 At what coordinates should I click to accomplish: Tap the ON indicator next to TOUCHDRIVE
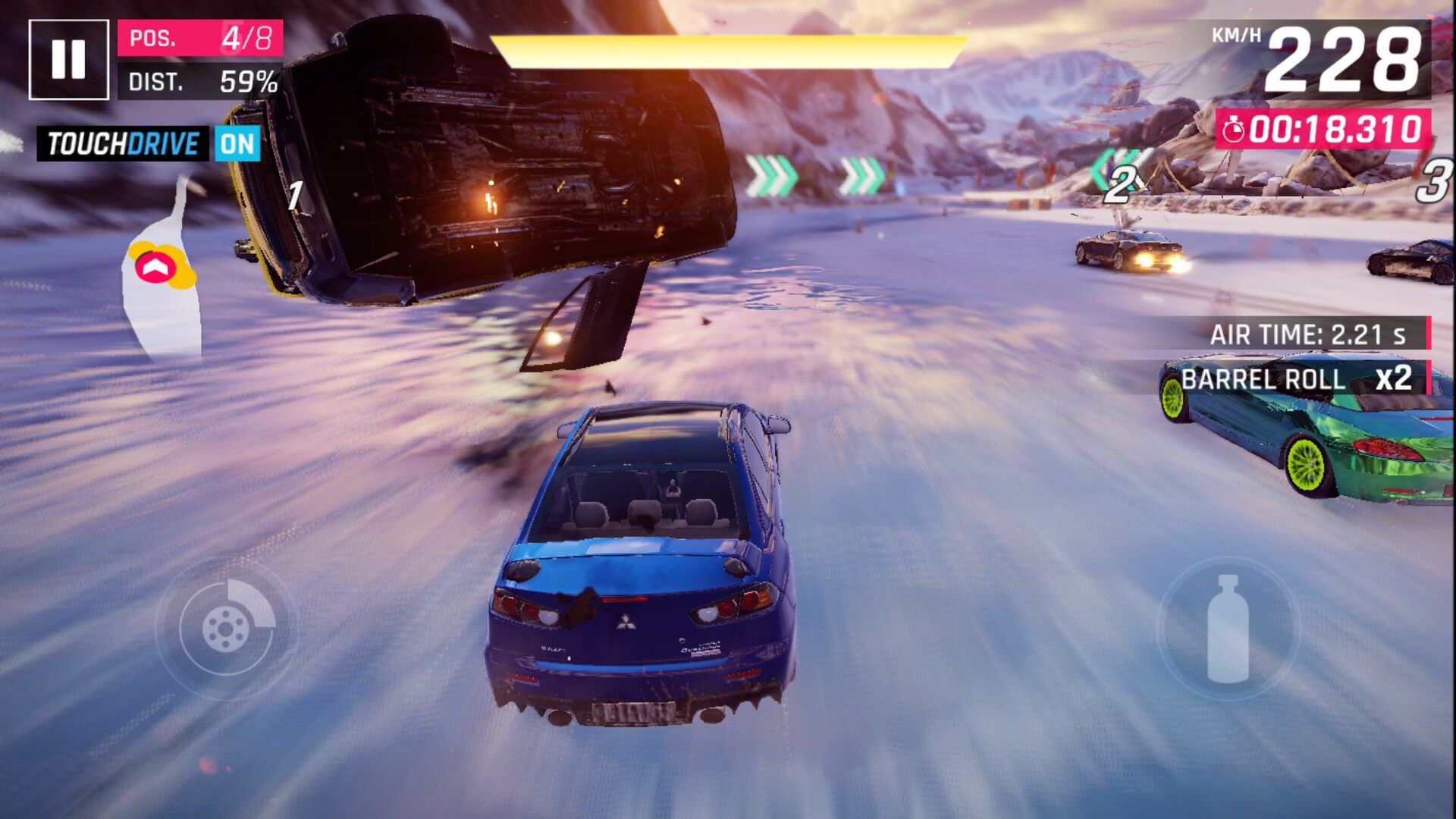(x=239, y=143)
